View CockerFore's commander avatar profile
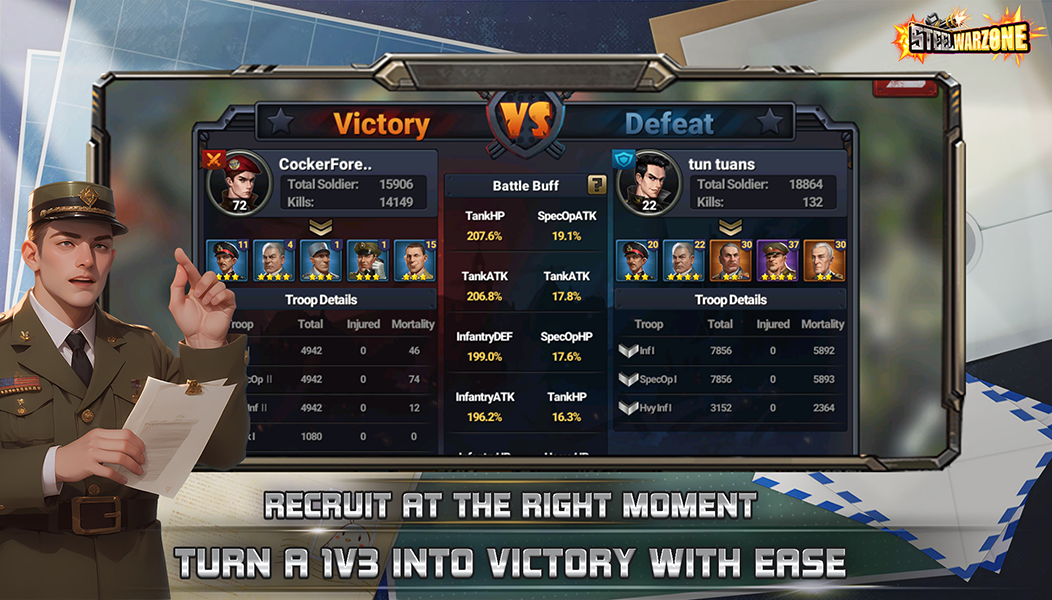The height and width of the screenshot is (600, 1052). [239, 182]
